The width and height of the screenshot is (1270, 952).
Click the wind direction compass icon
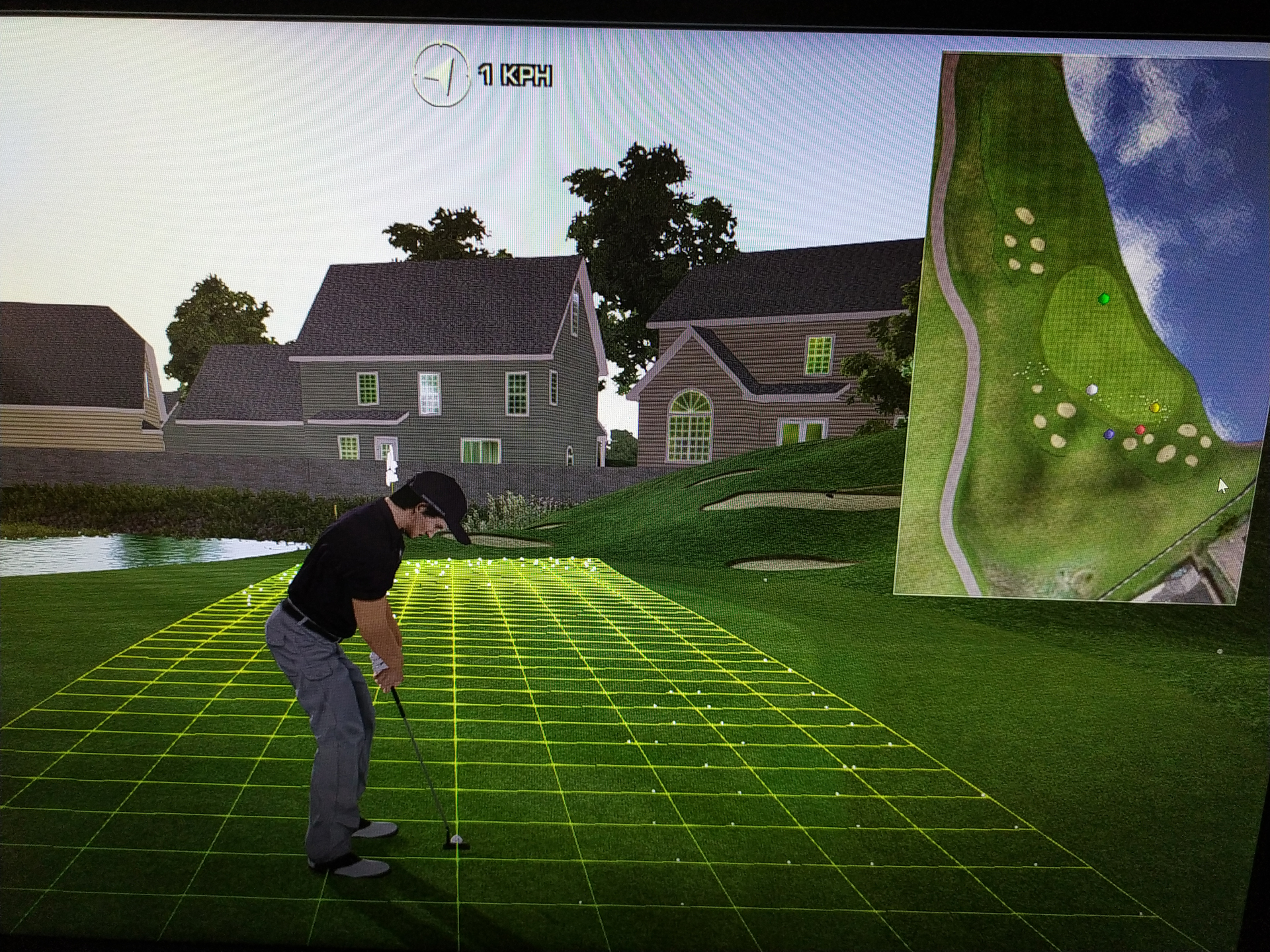pos(441,75)
